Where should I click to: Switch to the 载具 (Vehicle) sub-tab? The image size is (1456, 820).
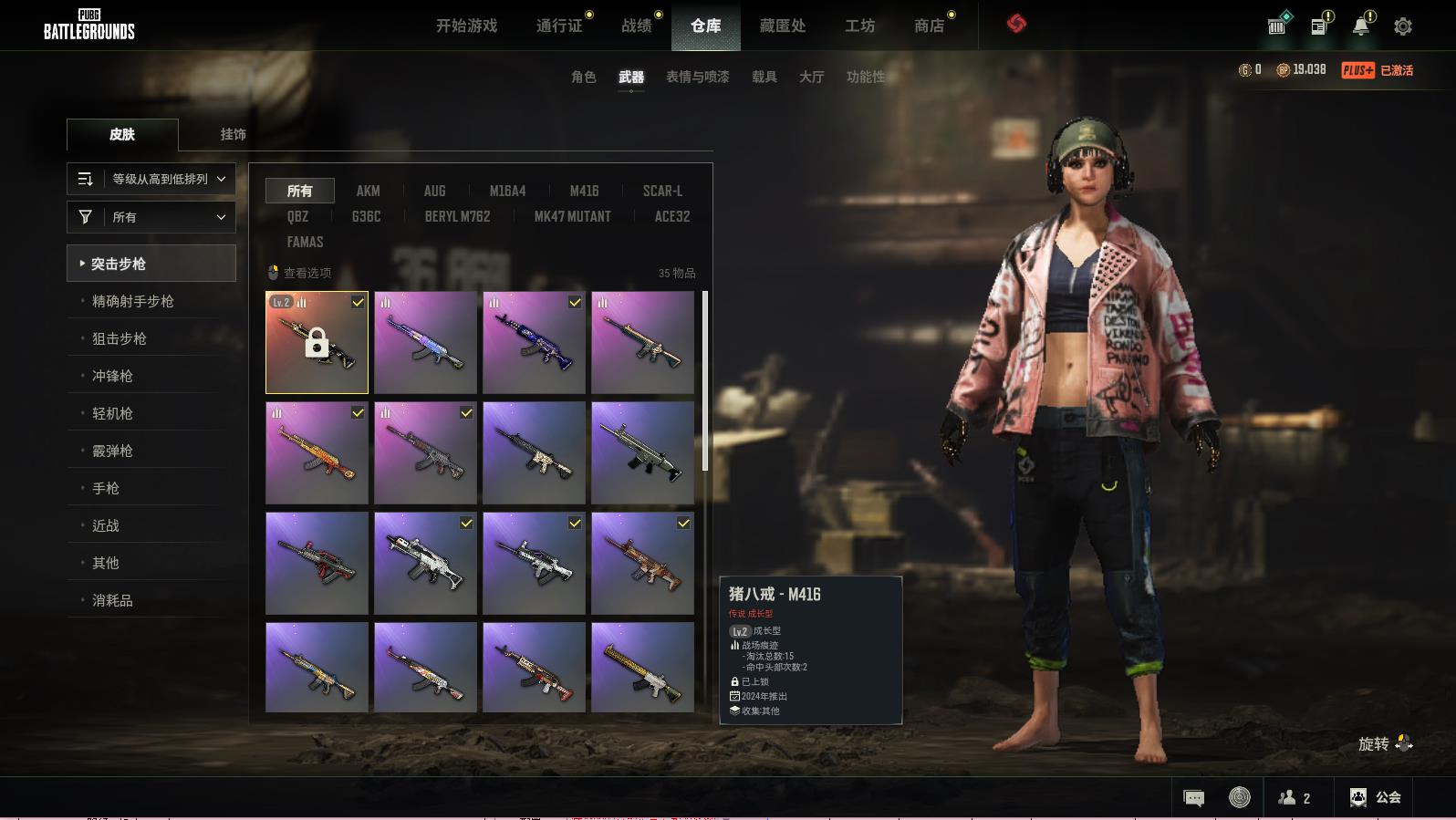pos(764,77)
